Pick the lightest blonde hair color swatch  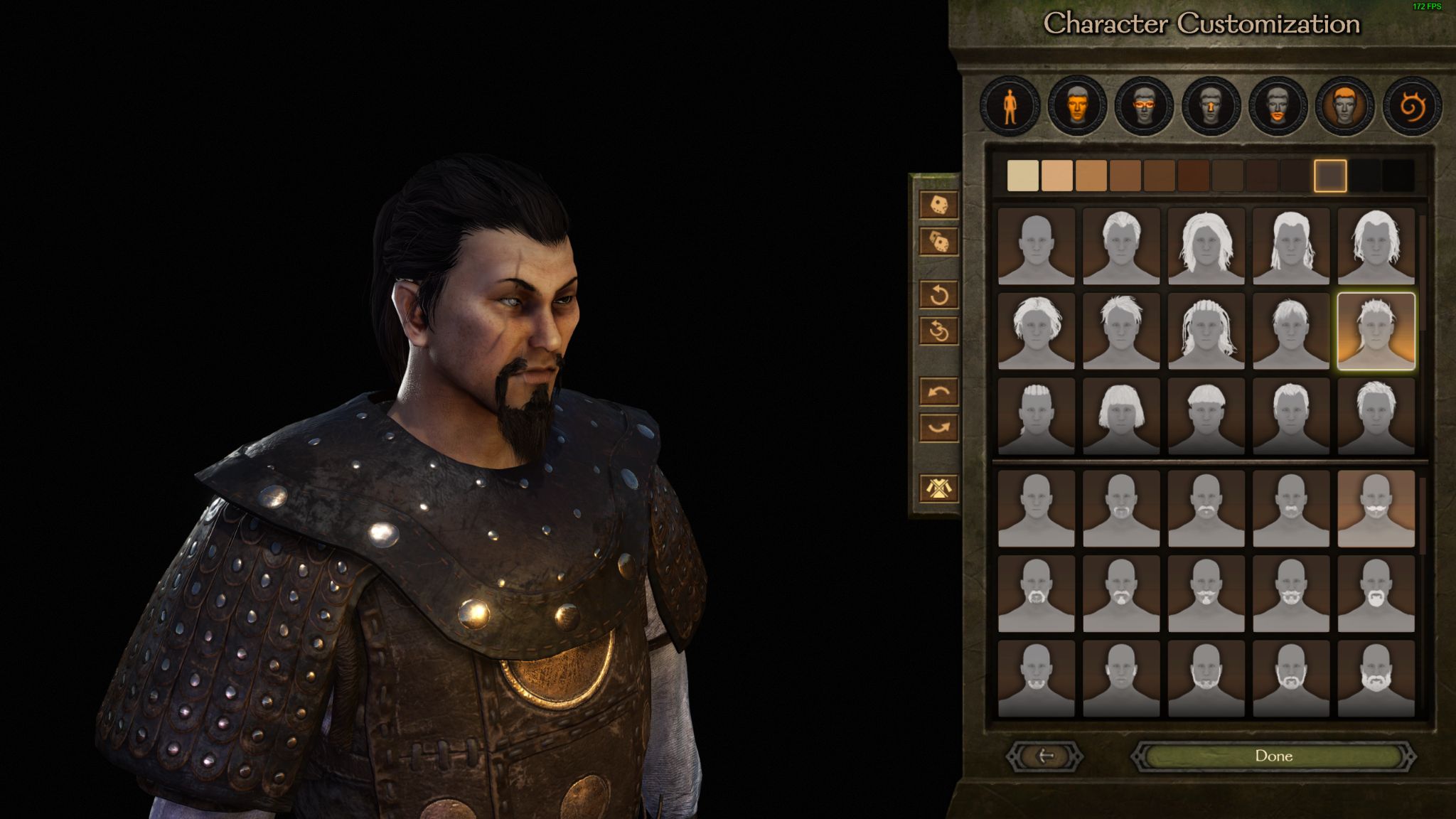[x=1023, y=176]
